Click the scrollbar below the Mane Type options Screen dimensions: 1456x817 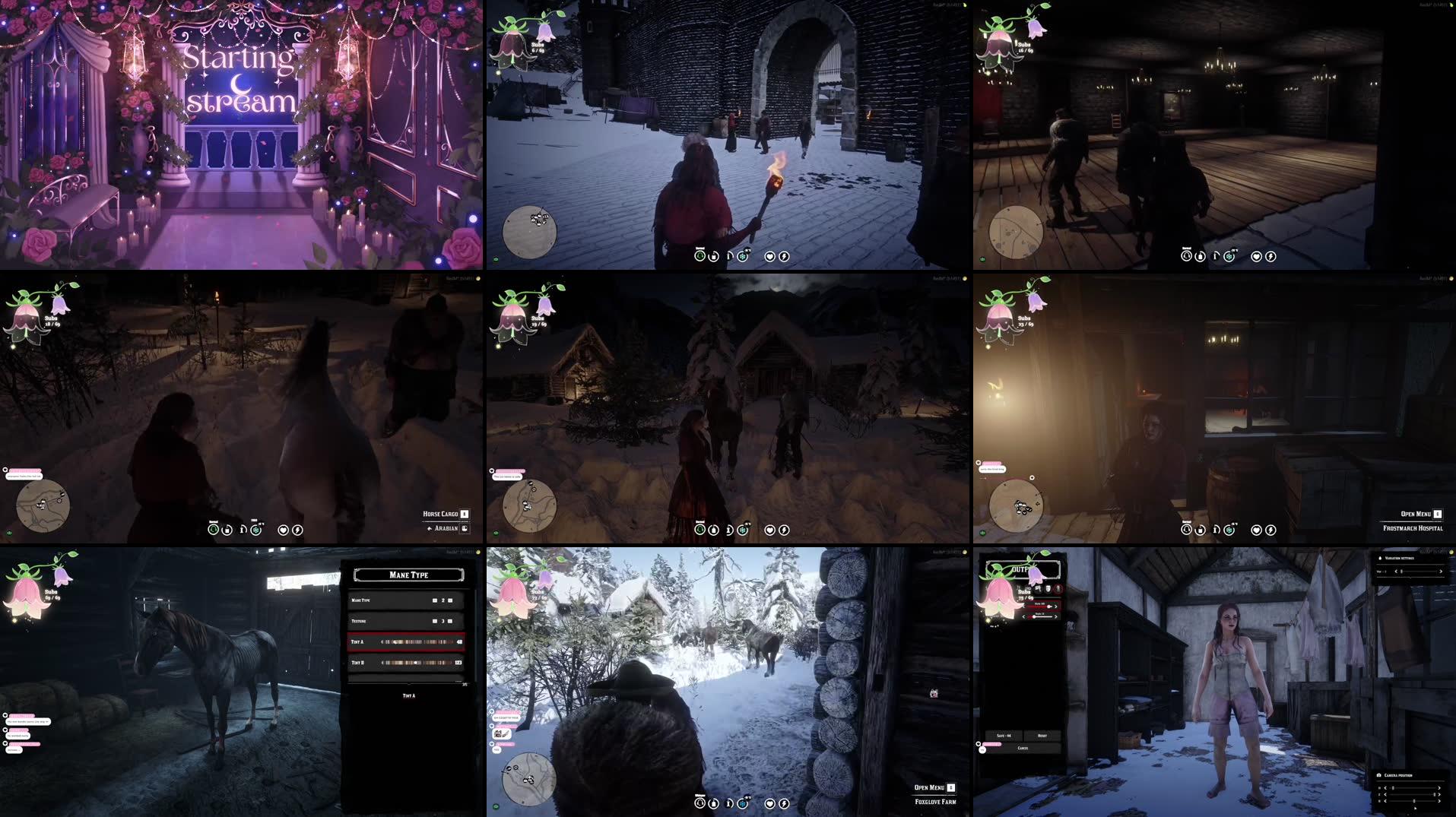point(408,683)
